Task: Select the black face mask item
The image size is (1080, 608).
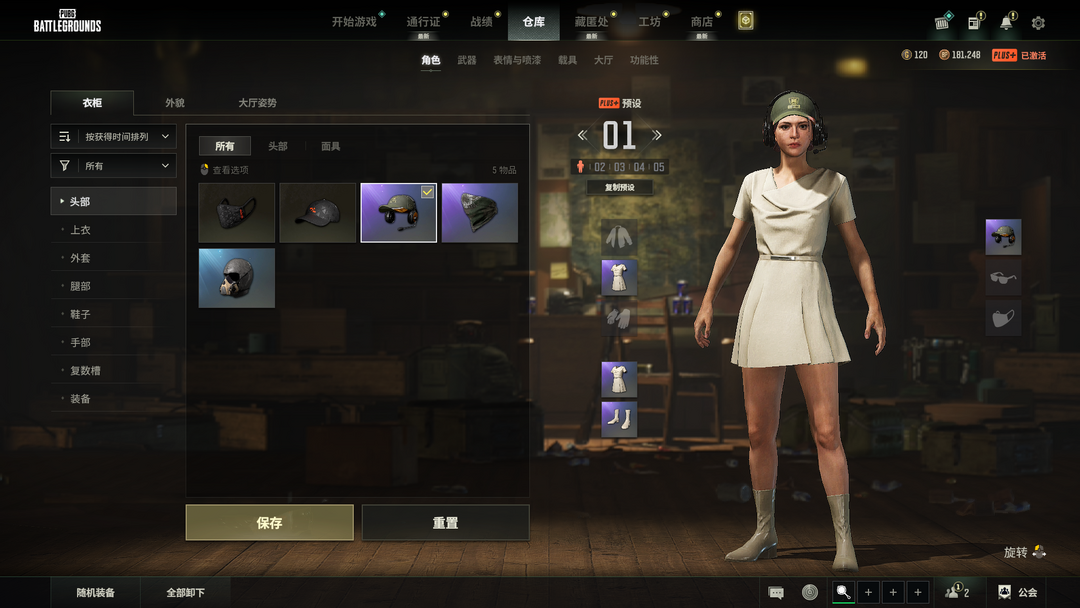Action: (236, 212)
